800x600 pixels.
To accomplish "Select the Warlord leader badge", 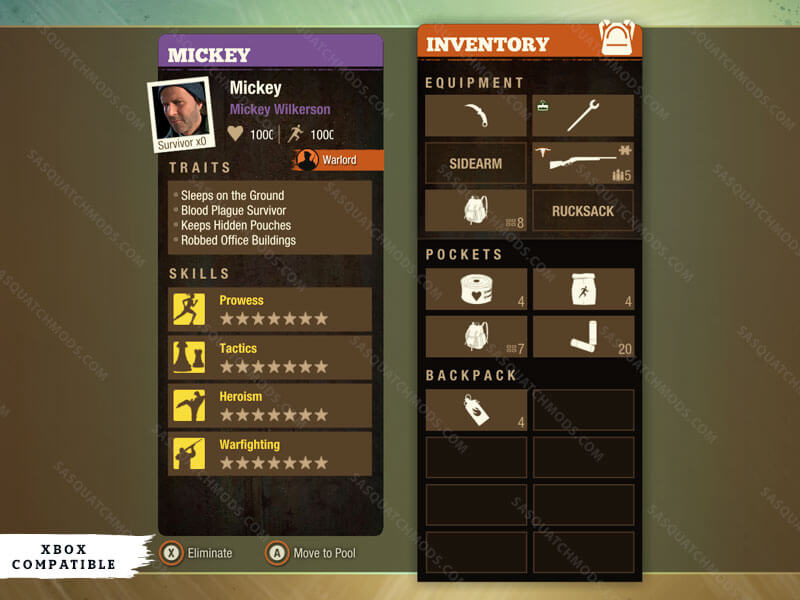I will 337,160.
